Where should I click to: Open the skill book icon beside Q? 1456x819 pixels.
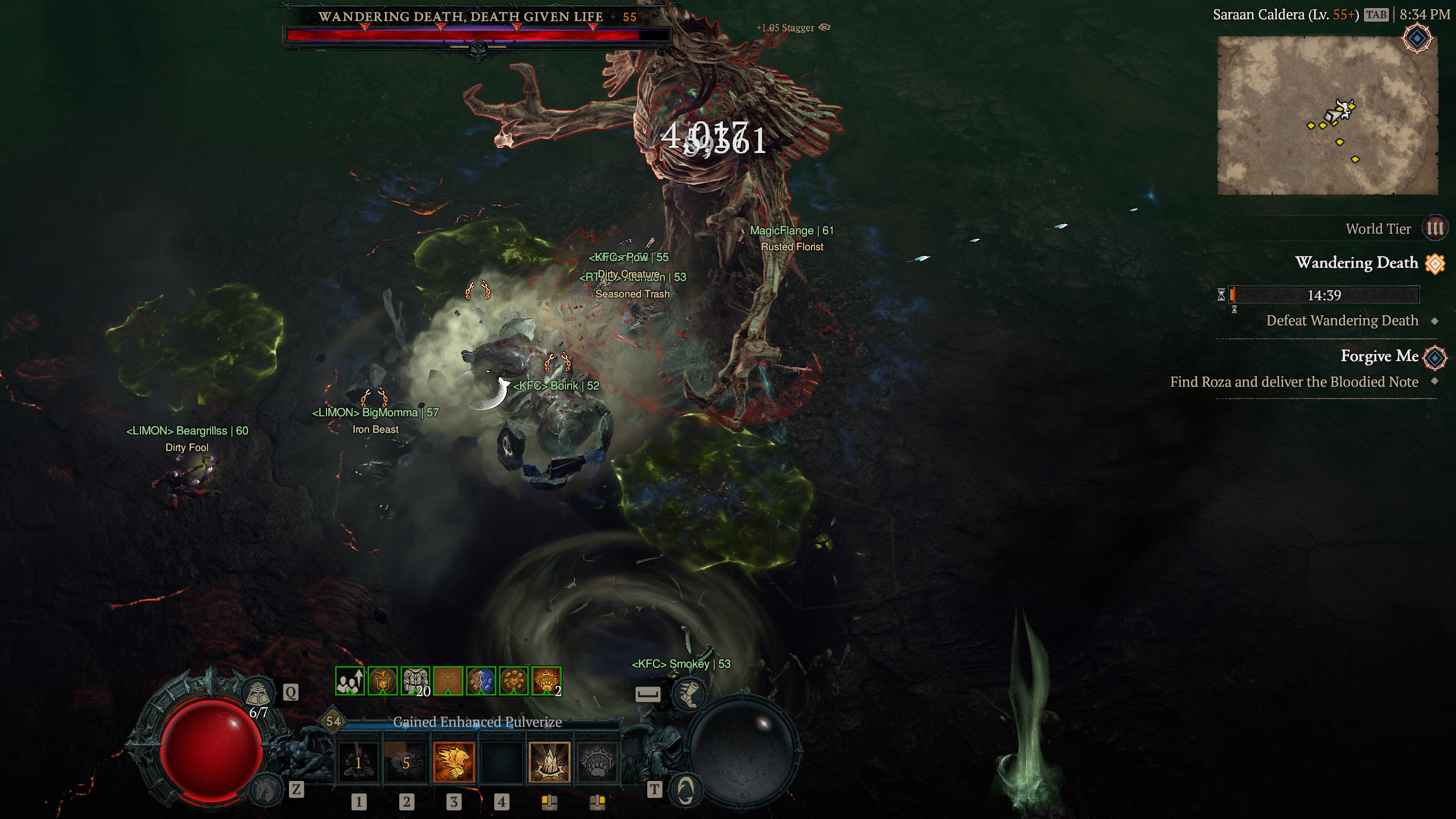point(259,692)
